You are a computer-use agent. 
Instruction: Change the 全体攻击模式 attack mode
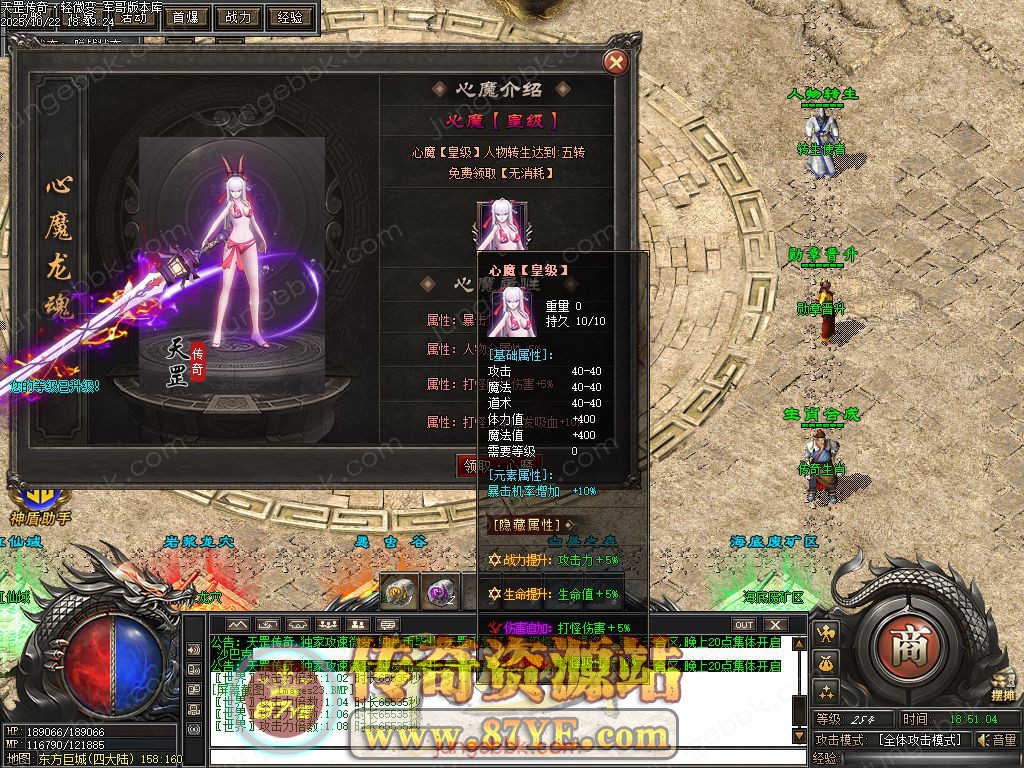pos(920,740)
